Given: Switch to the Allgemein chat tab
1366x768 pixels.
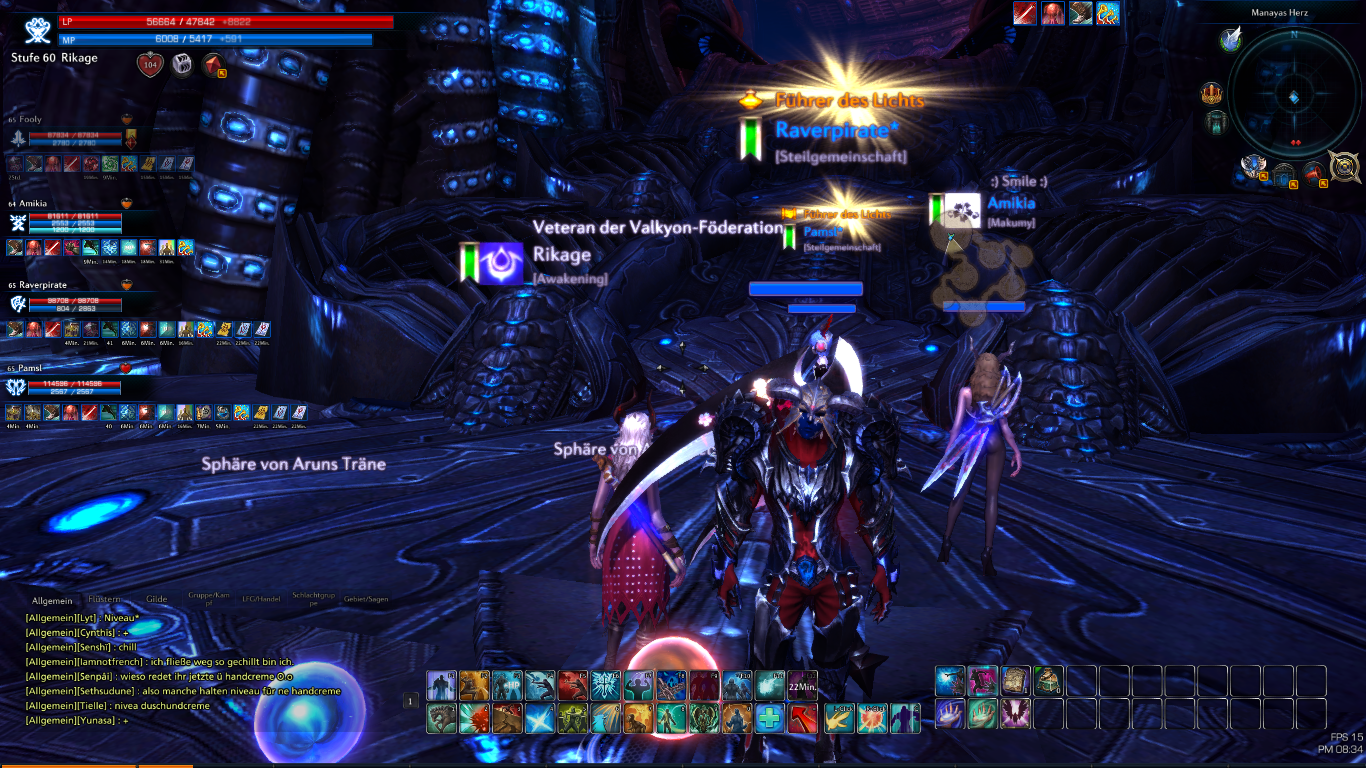Looking at the screenshot, I should click(x=52, y=601).
